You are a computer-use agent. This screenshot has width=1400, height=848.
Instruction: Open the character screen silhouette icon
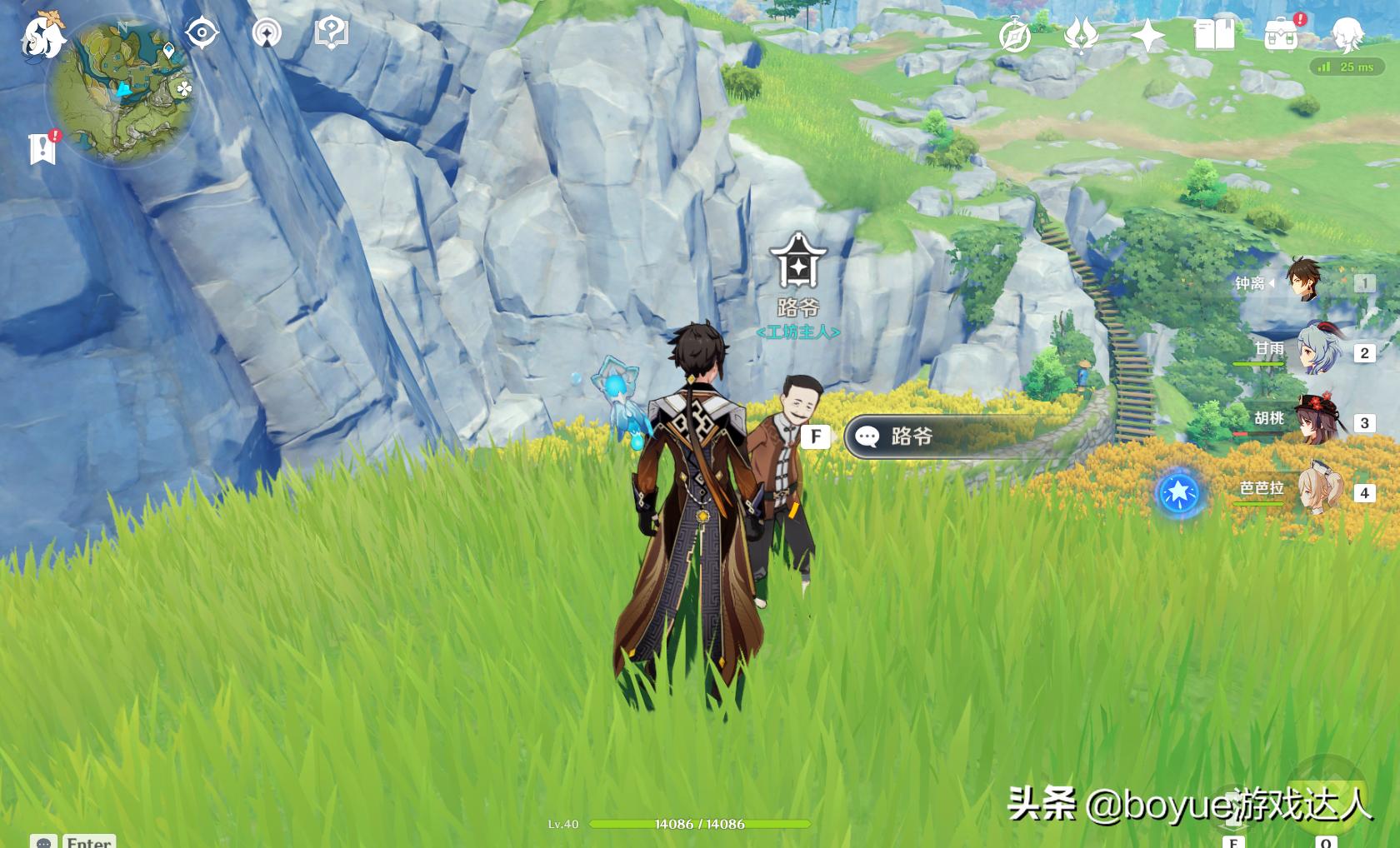click(1347, 36)
